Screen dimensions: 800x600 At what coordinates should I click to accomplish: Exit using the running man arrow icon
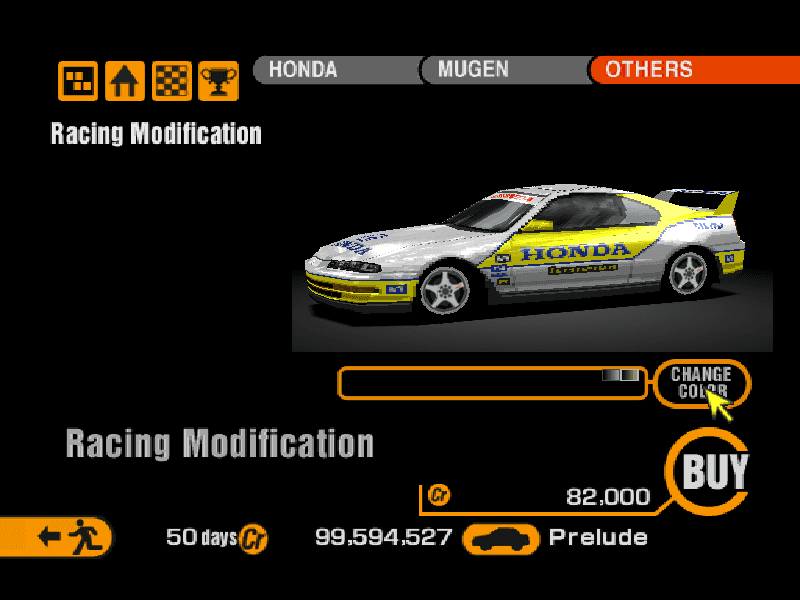(x=58, y=537)
